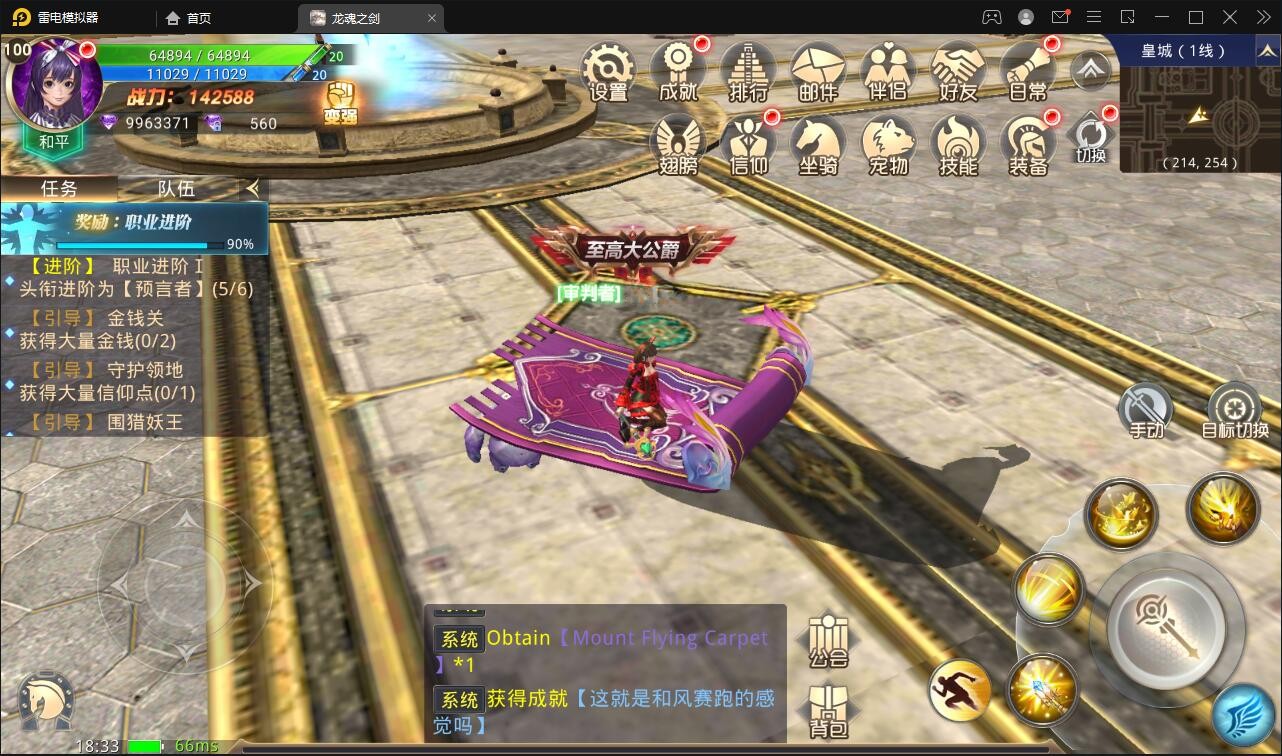Open the 好友 friends list
The image size is (1282, 756).
pos(958,70)
